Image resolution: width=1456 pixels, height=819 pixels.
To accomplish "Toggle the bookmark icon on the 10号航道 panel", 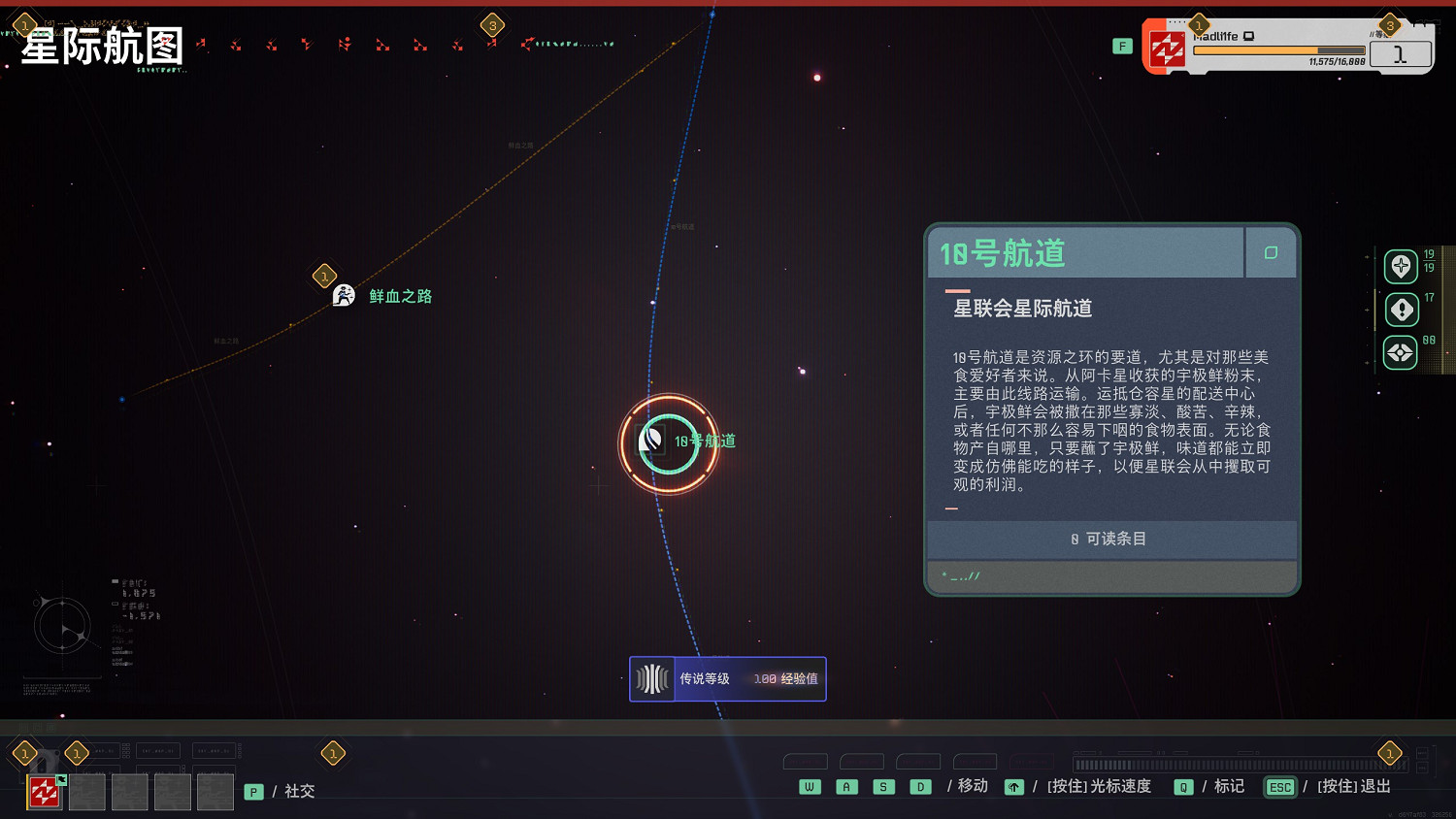I will point(1271,252).
